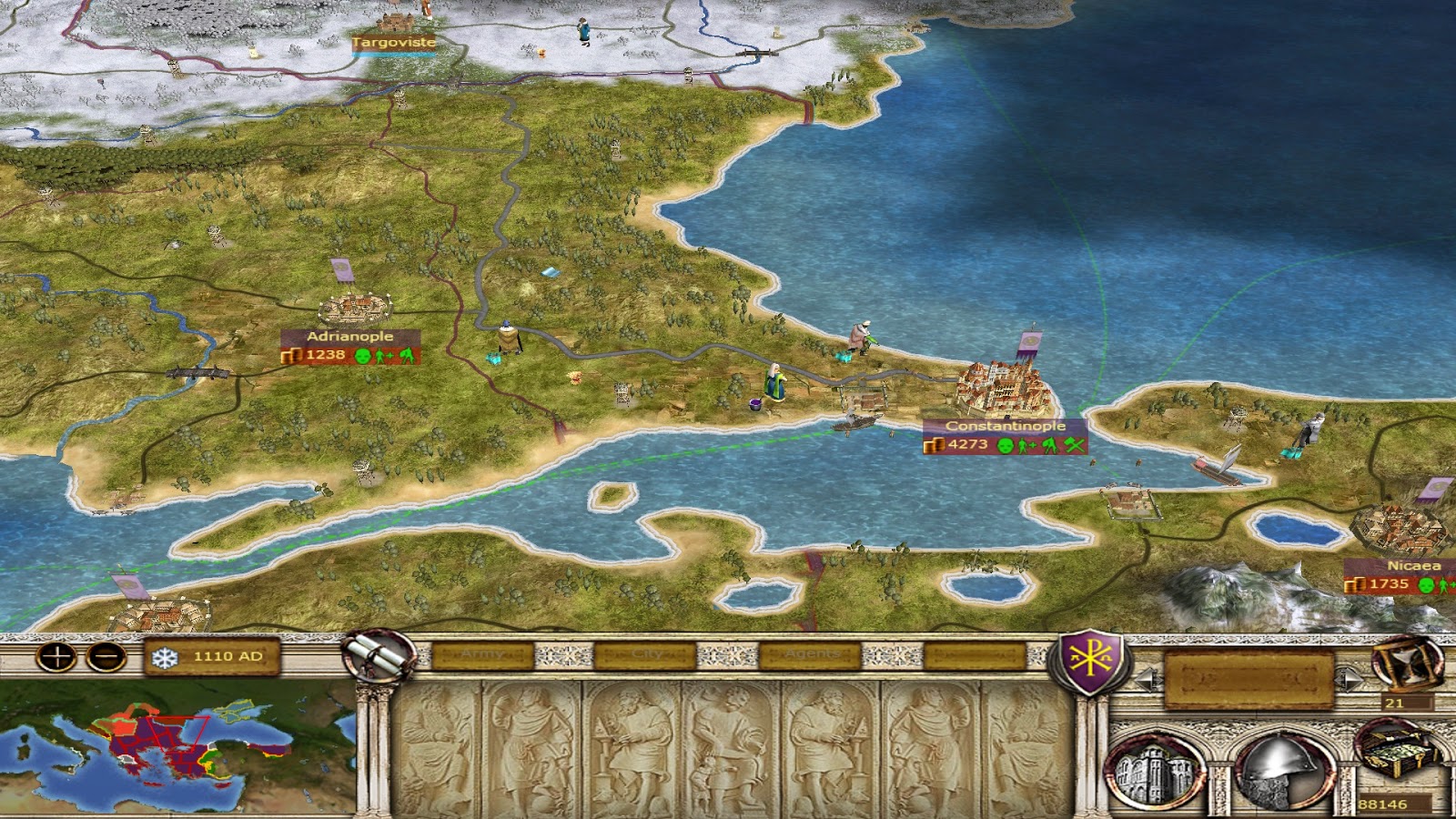Screen dimensions: 1456x819
Task: Select the Nicaea city label
Action: [x=1412, y=566]
